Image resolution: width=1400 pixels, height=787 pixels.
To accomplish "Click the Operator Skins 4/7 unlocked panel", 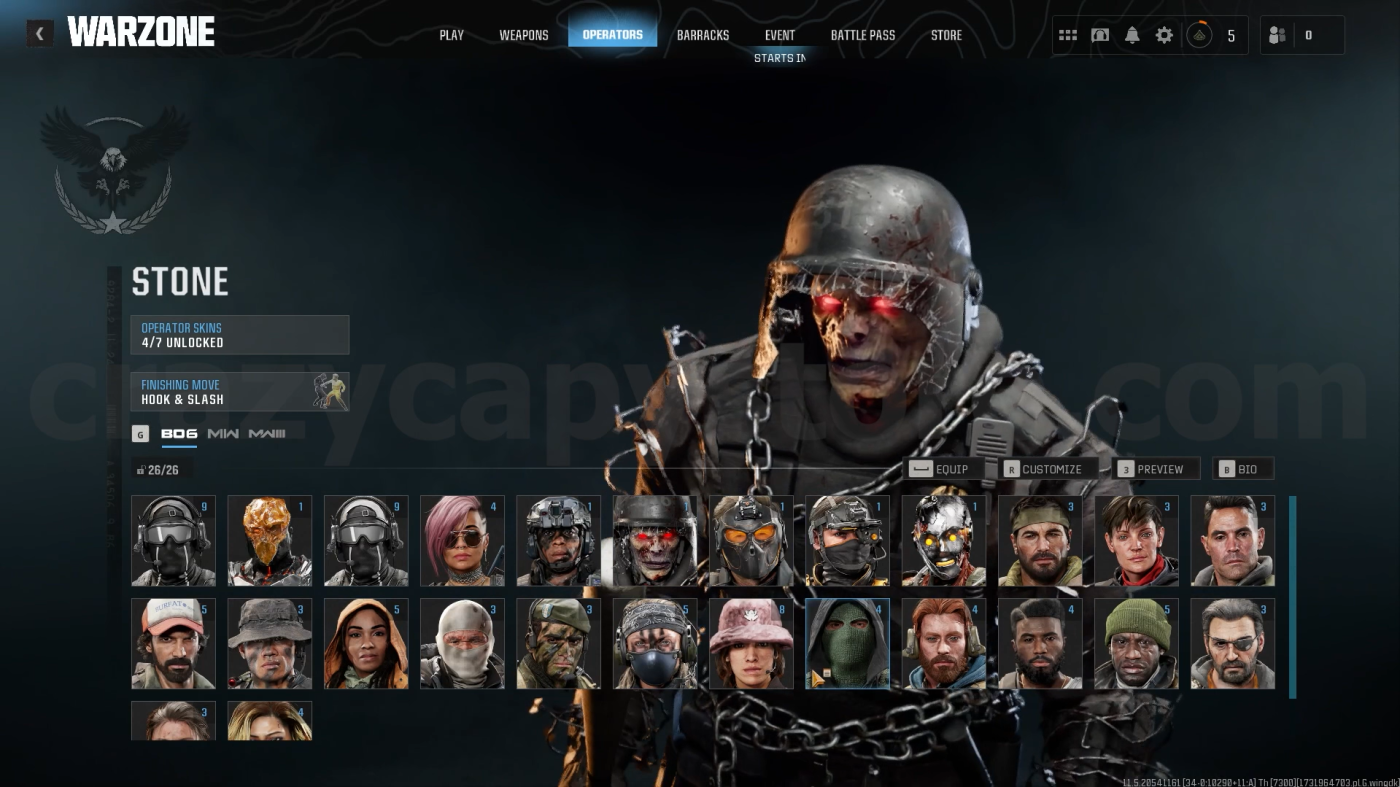I will [x=240, y=334].
